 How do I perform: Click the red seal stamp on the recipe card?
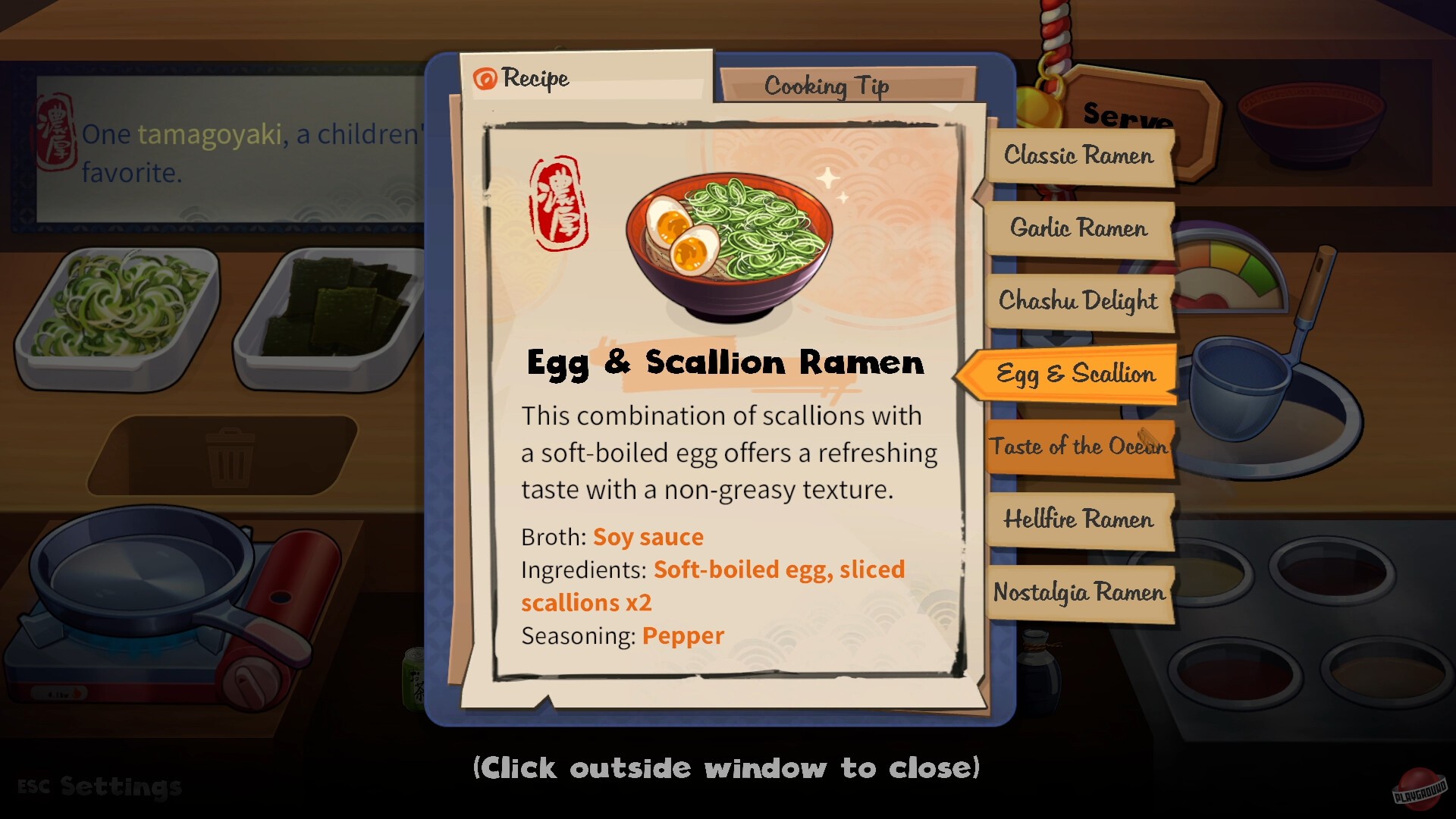[559, 199]
